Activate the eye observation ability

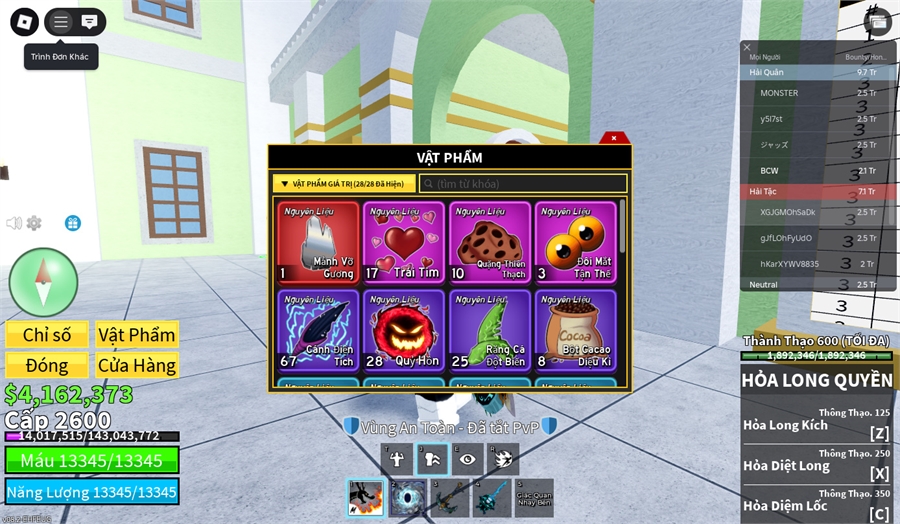click(467, 459)
